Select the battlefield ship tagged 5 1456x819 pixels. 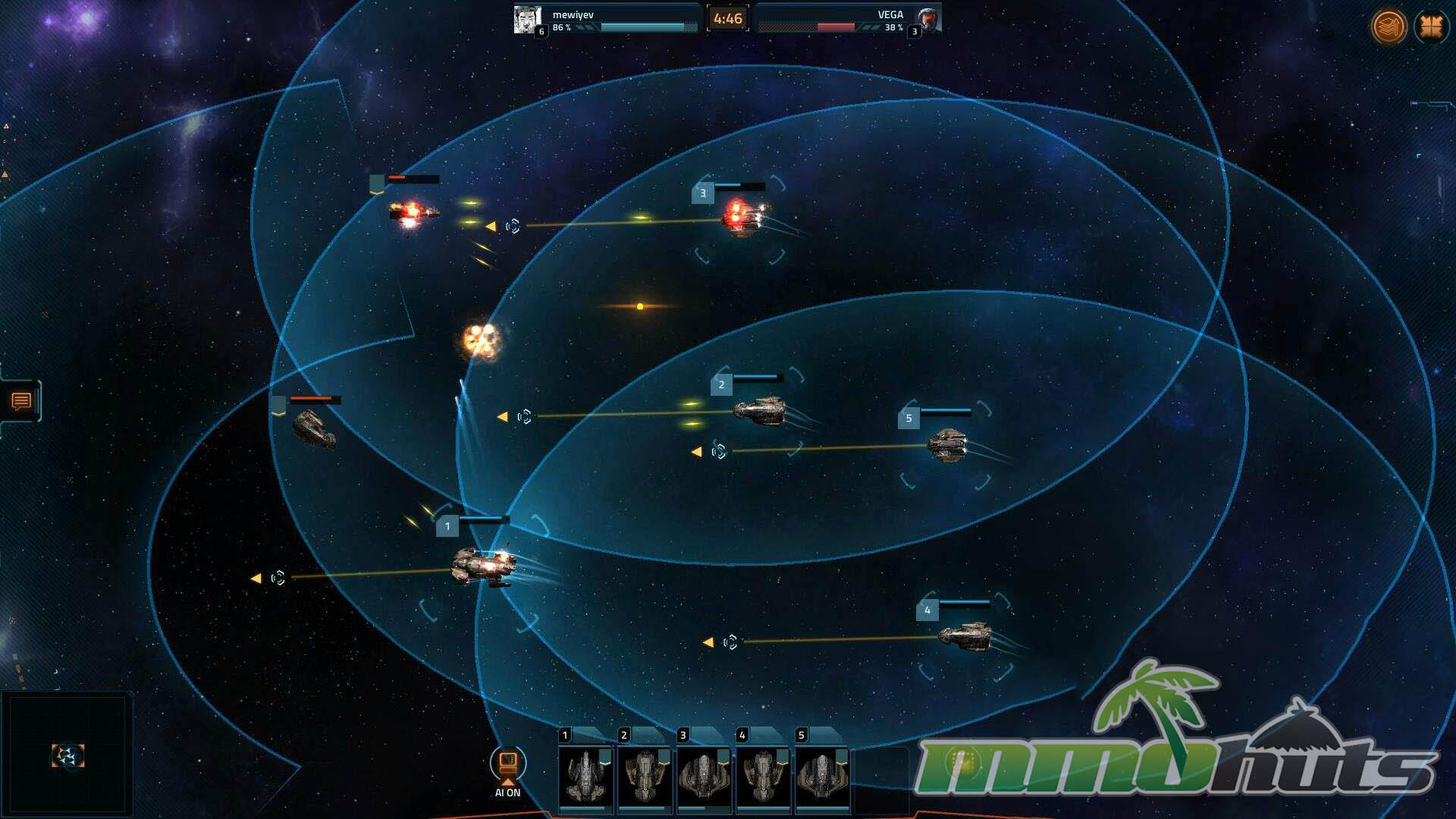[x=947, y=444]
